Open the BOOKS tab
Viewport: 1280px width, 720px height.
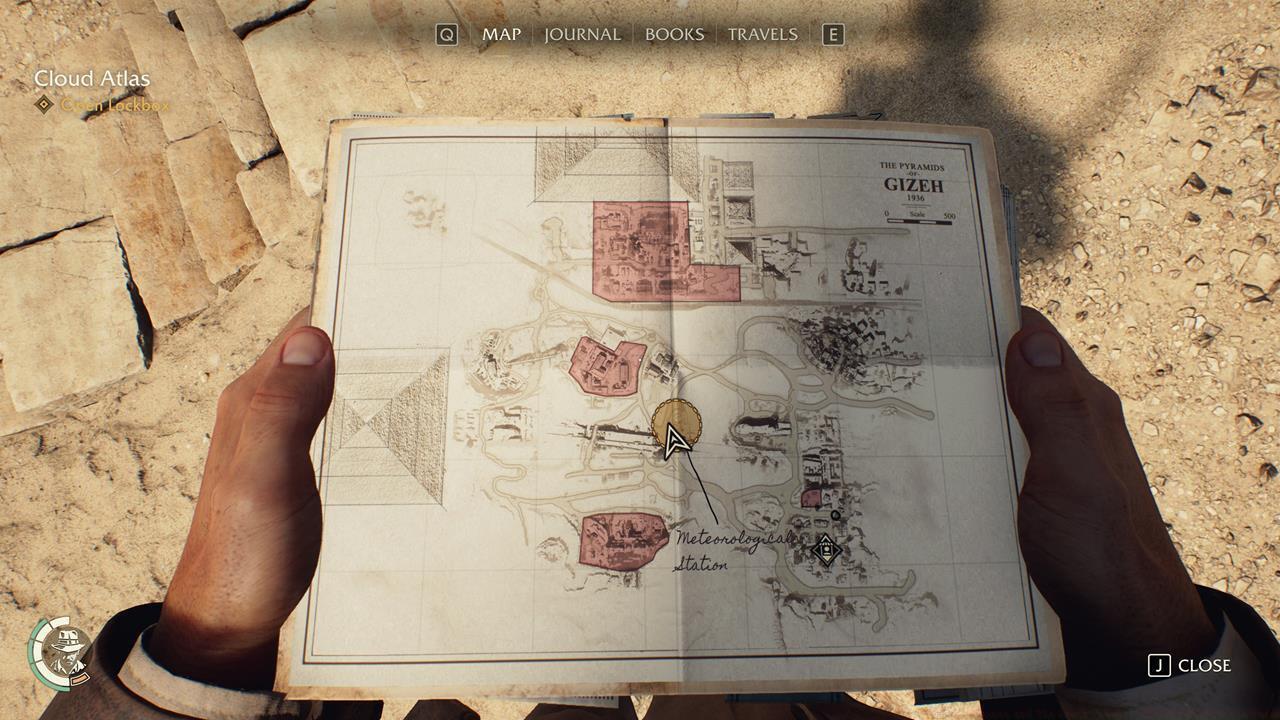pyautogui.click(x=674, y=33)
